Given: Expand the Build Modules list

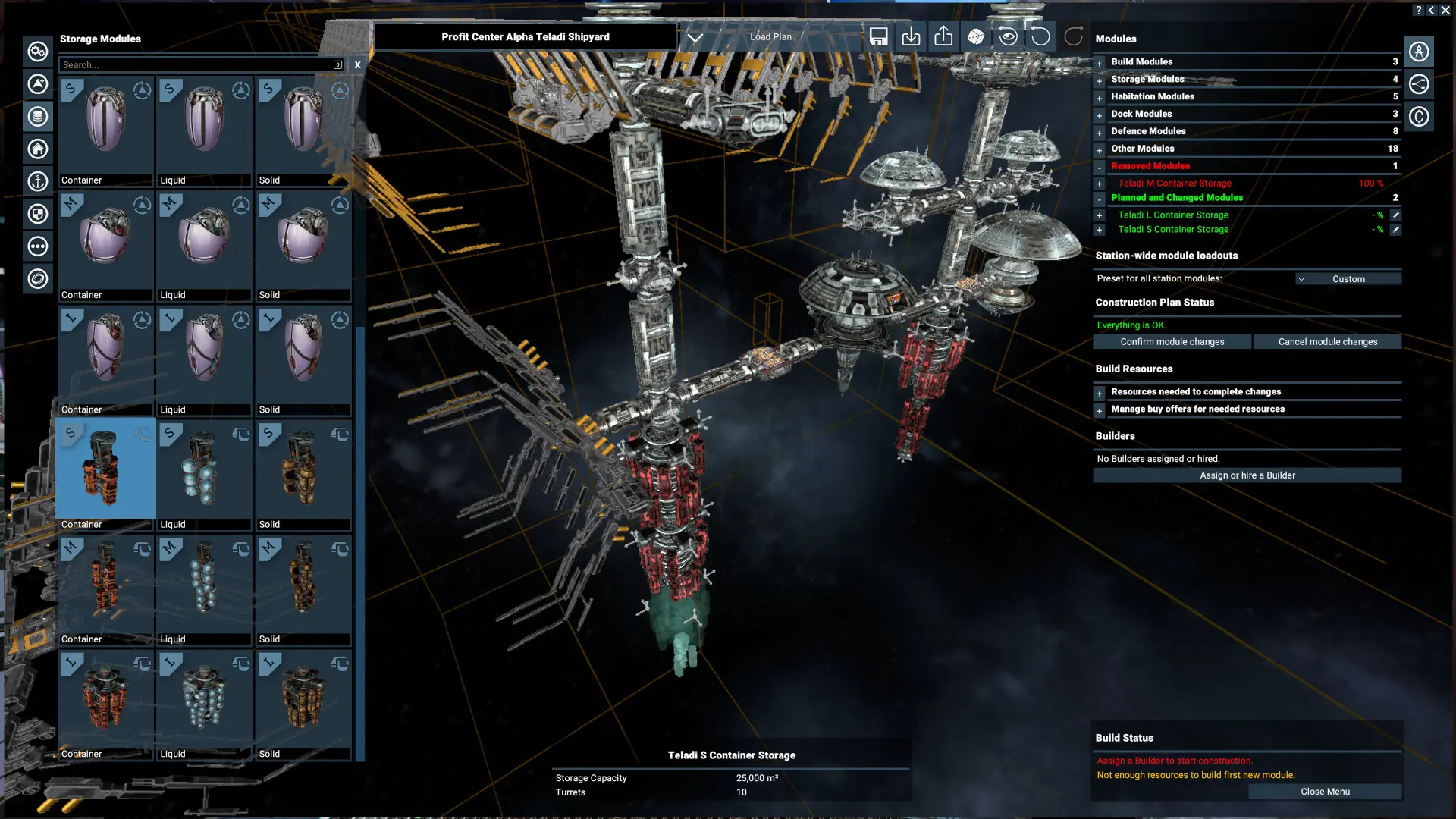Looking at the screenshot, I should coord(1100,63).
